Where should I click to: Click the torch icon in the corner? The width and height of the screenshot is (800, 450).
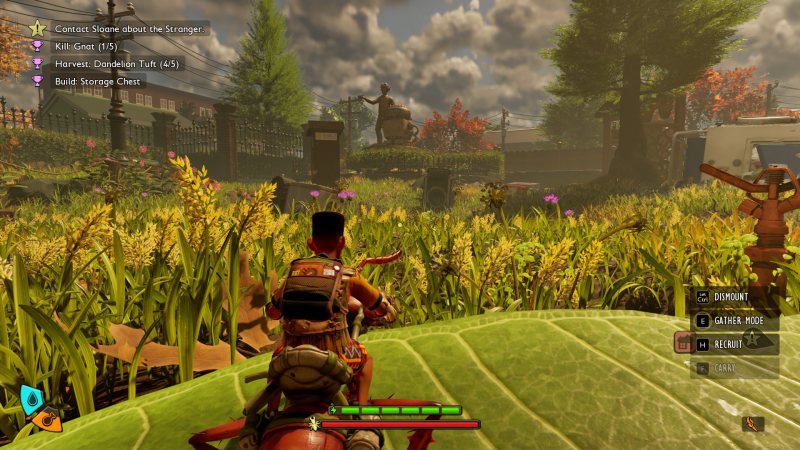click(x=752, y=424)
